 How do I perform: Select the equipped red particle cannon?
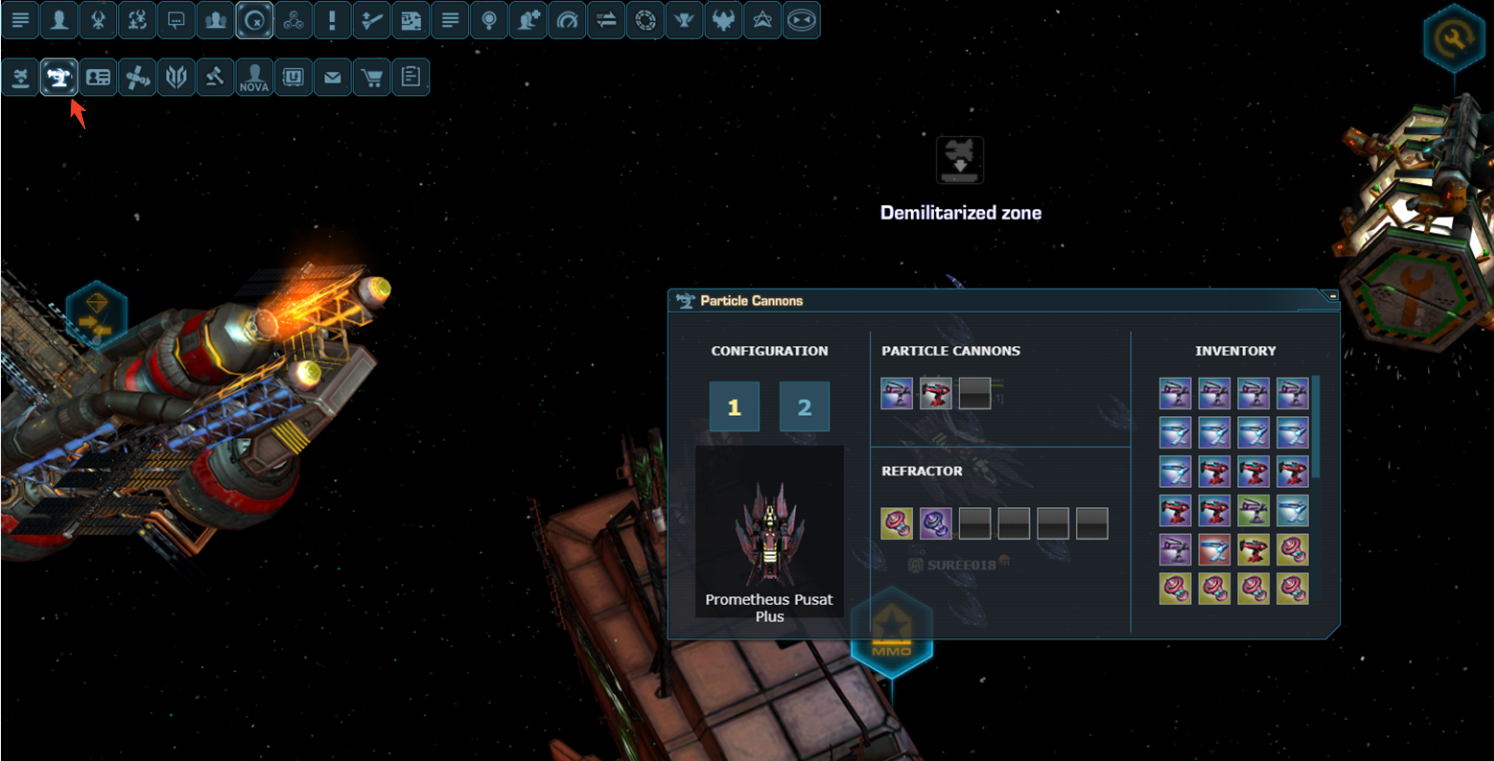coord(936,393)
